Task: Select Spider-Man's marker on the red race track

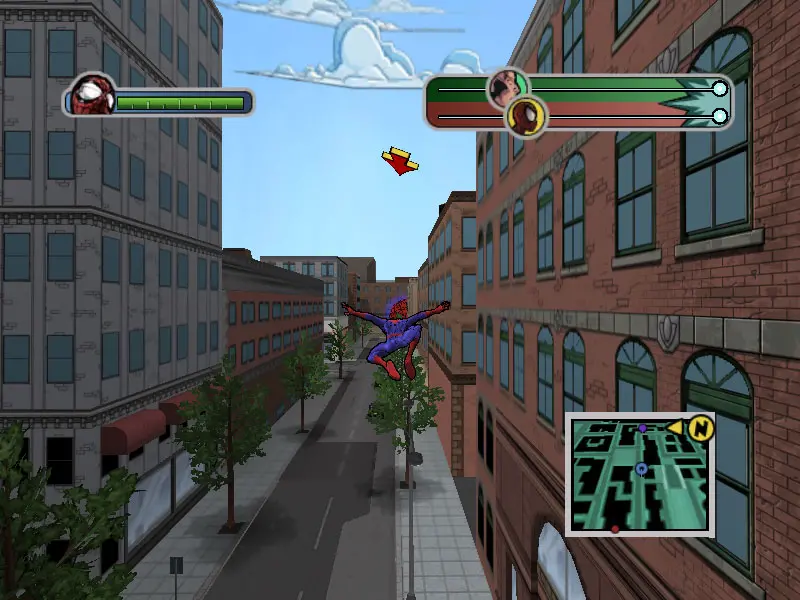Action: tap(524, 117)
